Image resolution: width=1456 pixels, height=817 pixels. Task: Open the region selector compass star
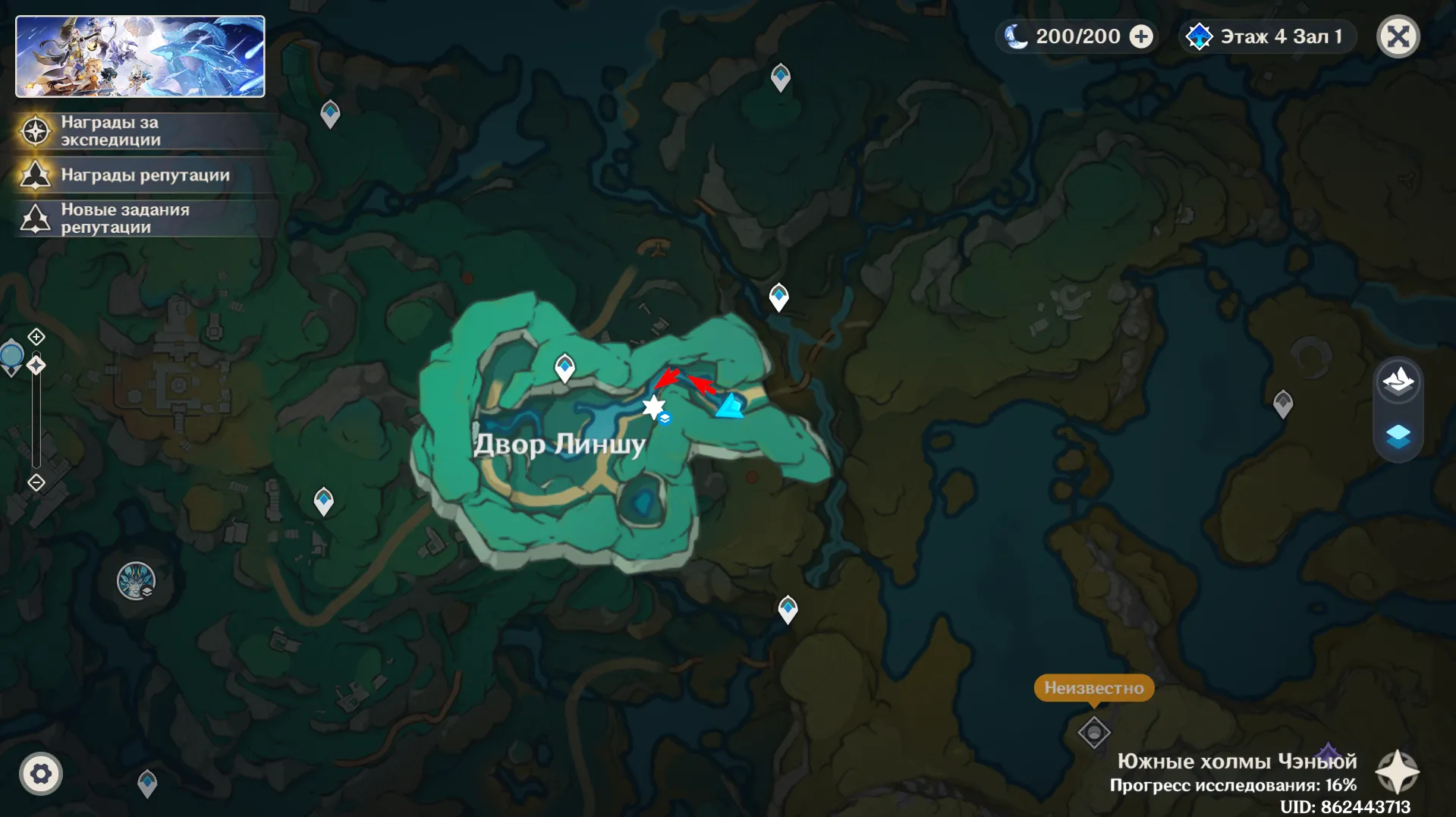point(1398,772)
